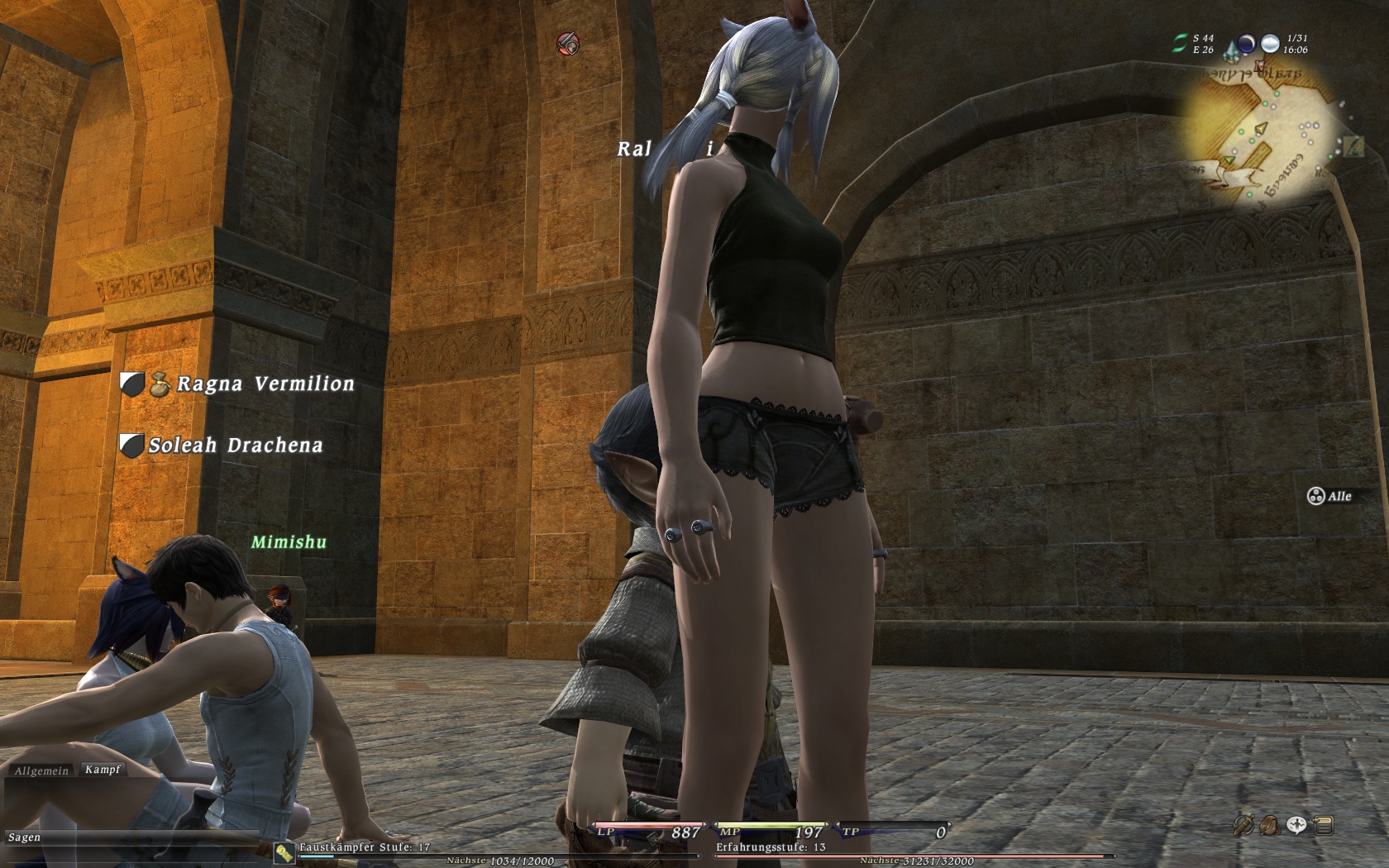This screenshot has height=868, width=1389.
Task: Select the green swirl coordinates icon
Action: point(1180,44)
